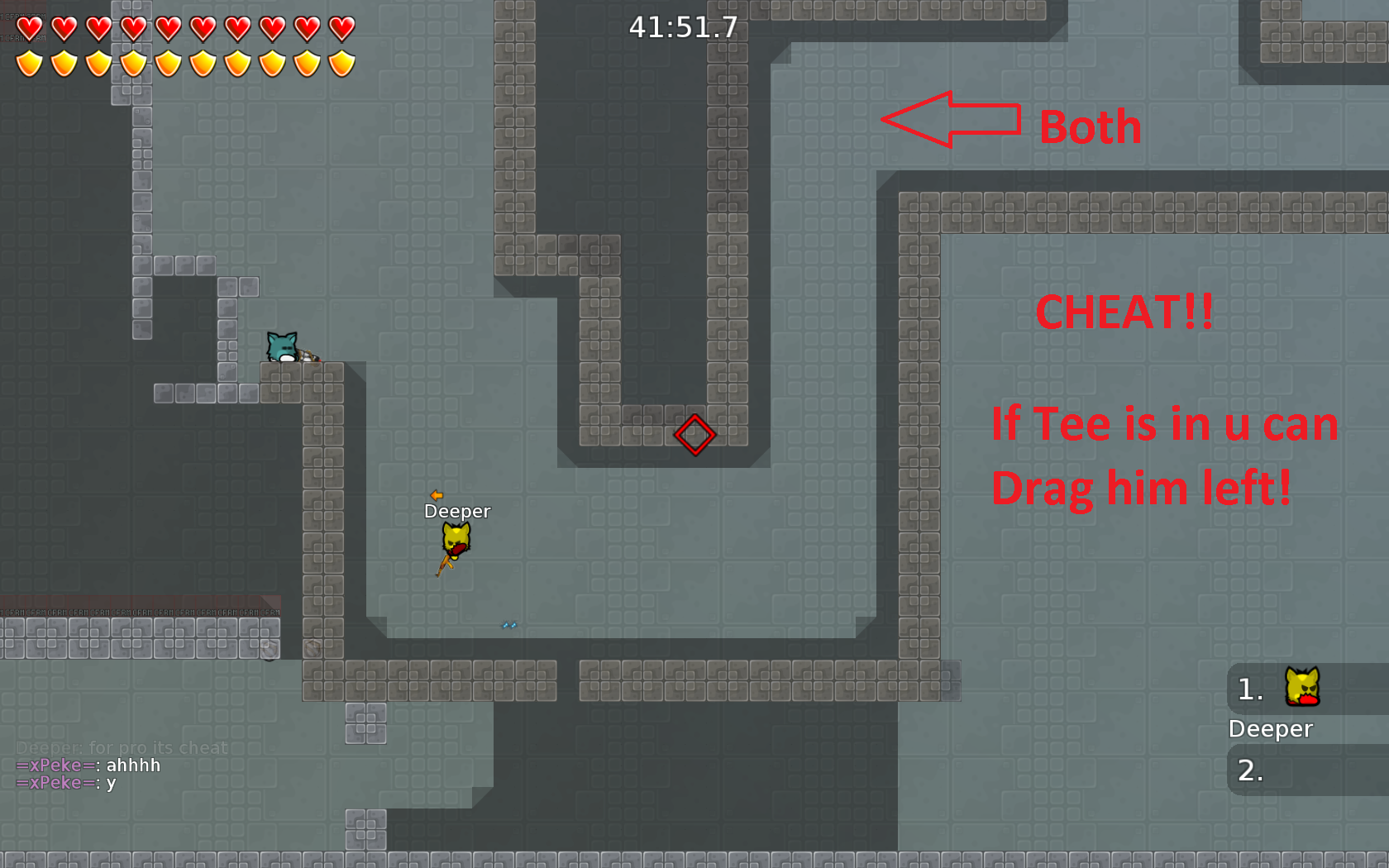
Task: Select the red diamond checkpoint marker
Action: pyautogui.click(x=694, y=434)
